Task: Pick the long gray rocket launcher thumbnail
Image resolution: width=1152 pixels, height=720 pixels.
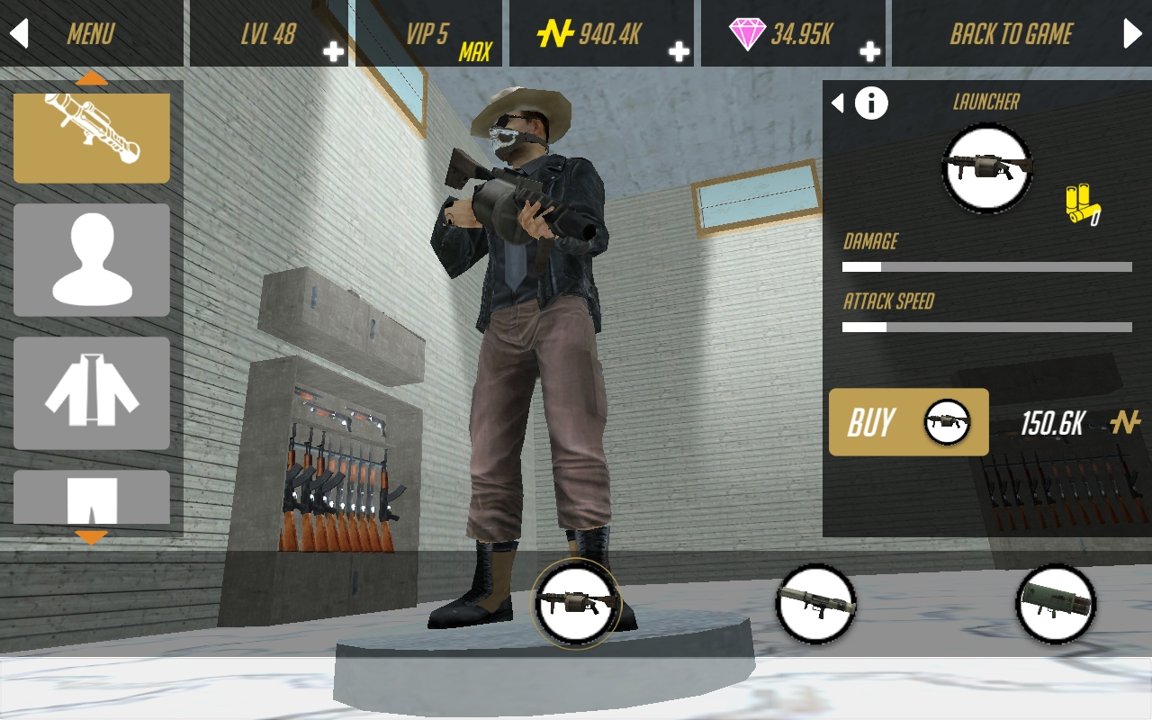Action: (816, 604)
